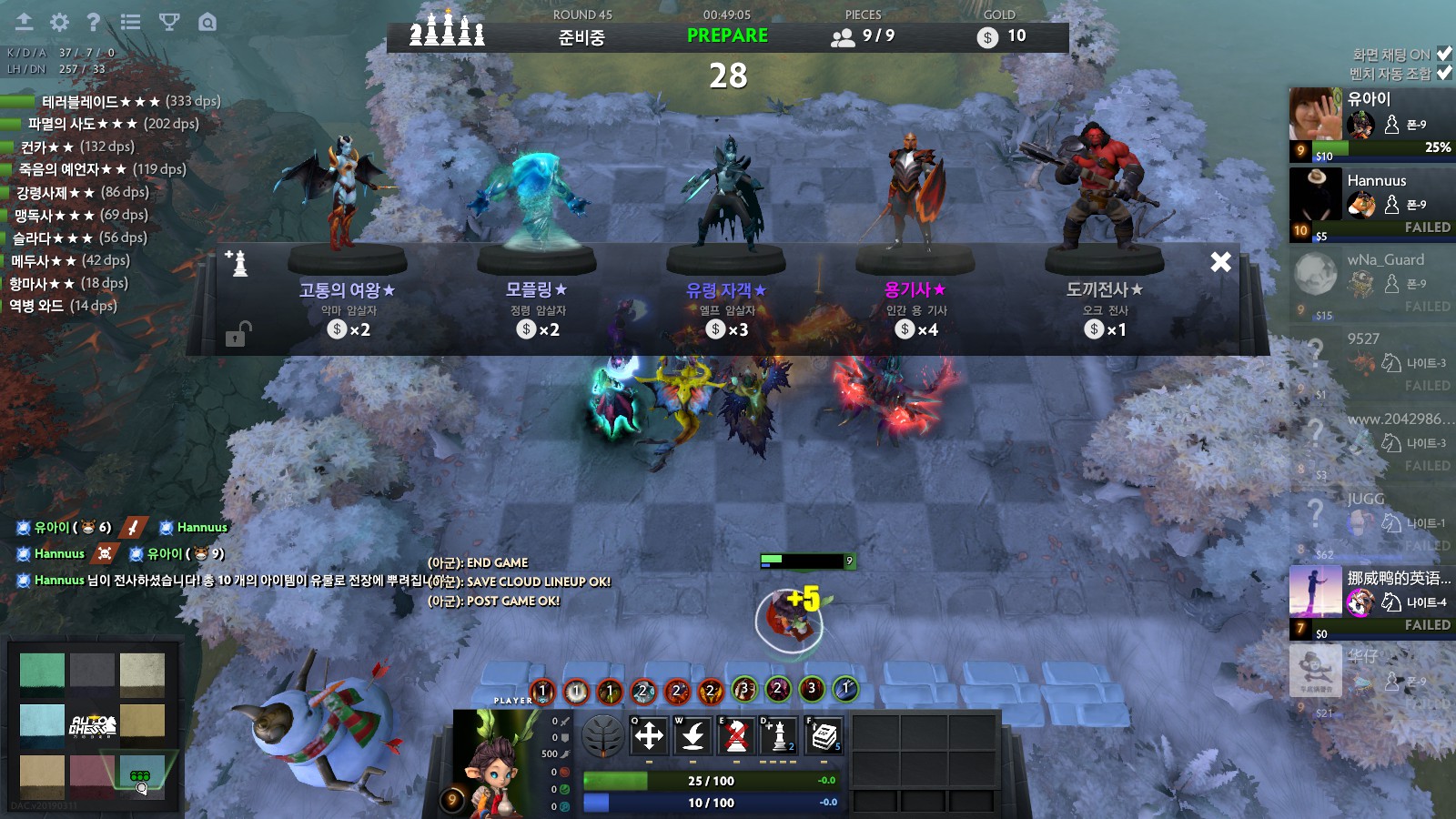Show the trophy leaderboard icon
Viewport: 1456px width, 819px height.
pyautogui.click(x=169, y=22)
